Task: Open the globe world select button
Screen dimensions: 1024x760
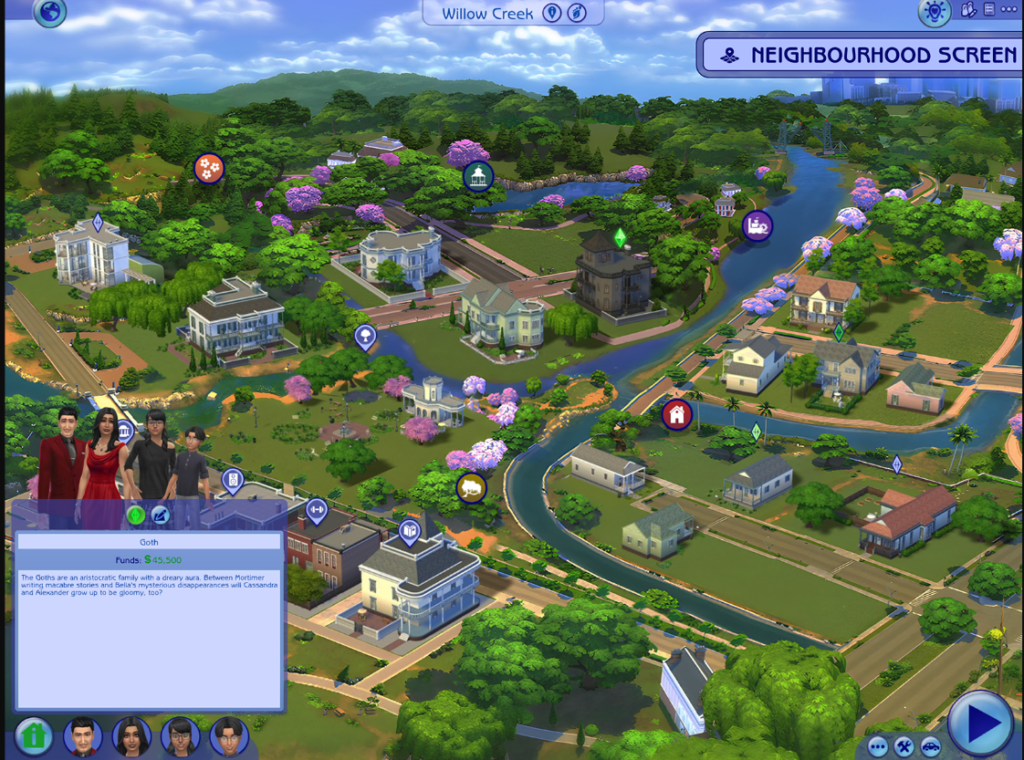Action: [49, 12]
